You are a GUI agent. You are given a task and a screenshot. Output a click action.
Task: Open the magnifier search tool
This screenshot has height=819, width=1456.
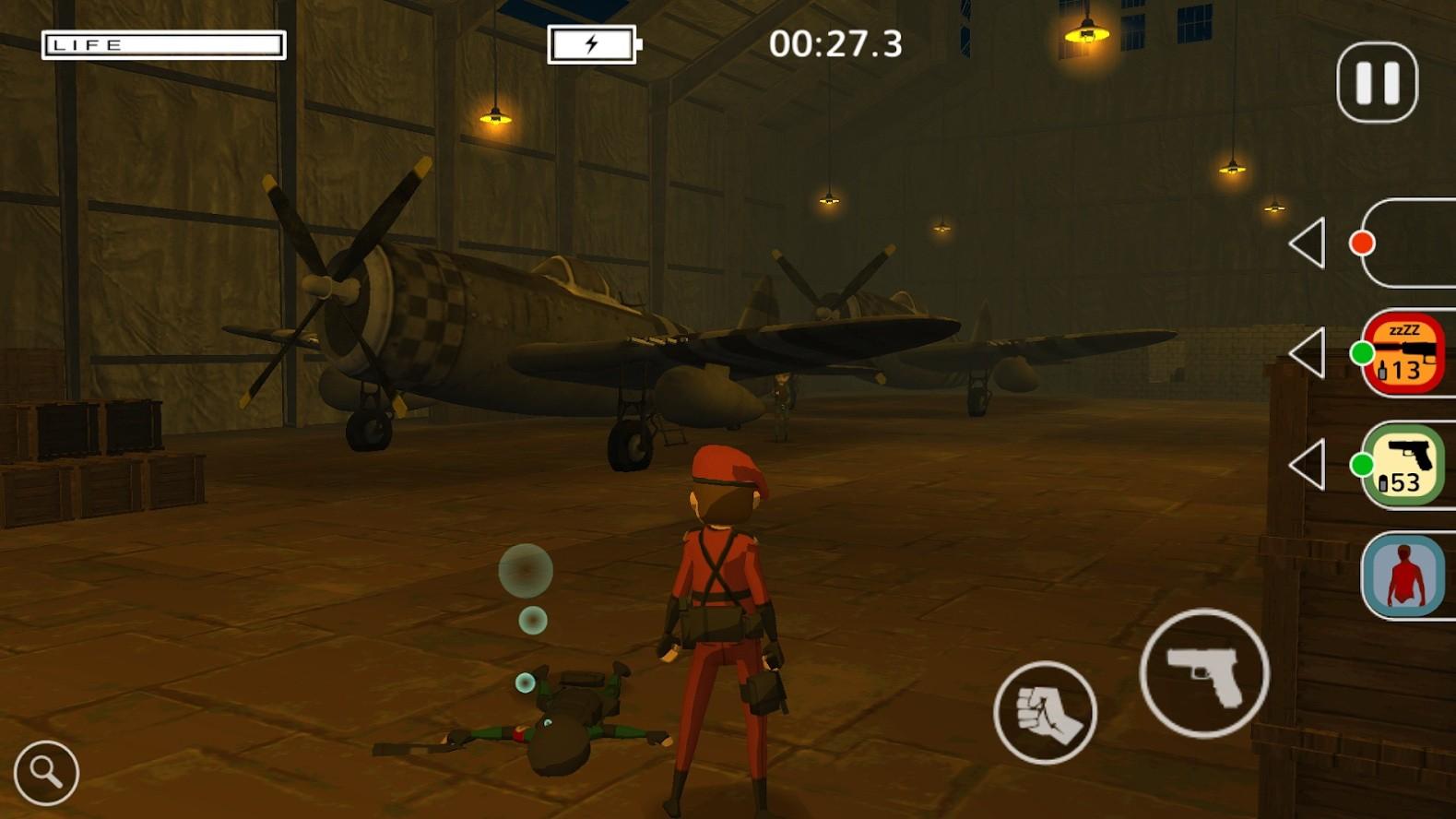pyautogui.click(x=48, y=773)
